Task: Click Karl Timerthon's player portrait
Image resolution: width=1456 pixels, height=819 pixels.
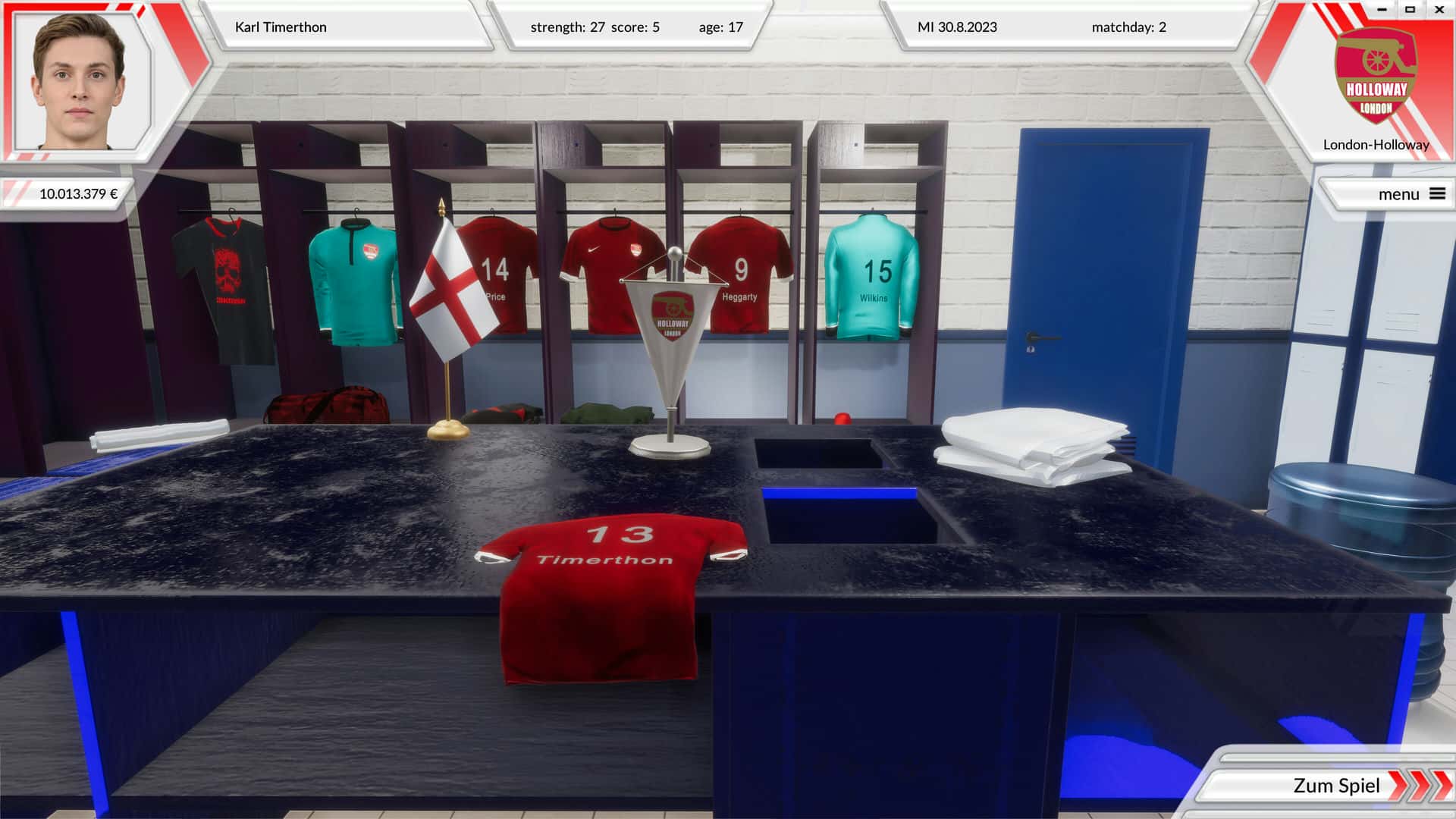Action: 80,81
